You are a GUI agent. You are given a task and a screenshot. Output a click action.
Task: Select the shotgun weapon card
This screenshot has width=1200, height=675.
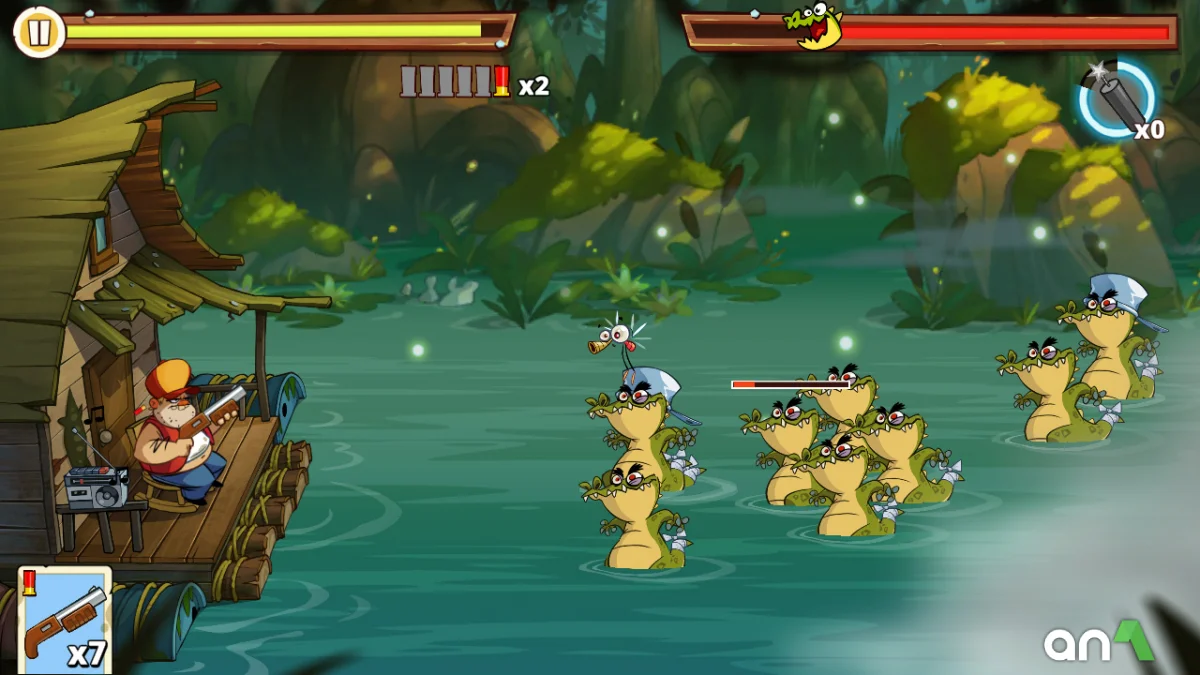[65, 620]
